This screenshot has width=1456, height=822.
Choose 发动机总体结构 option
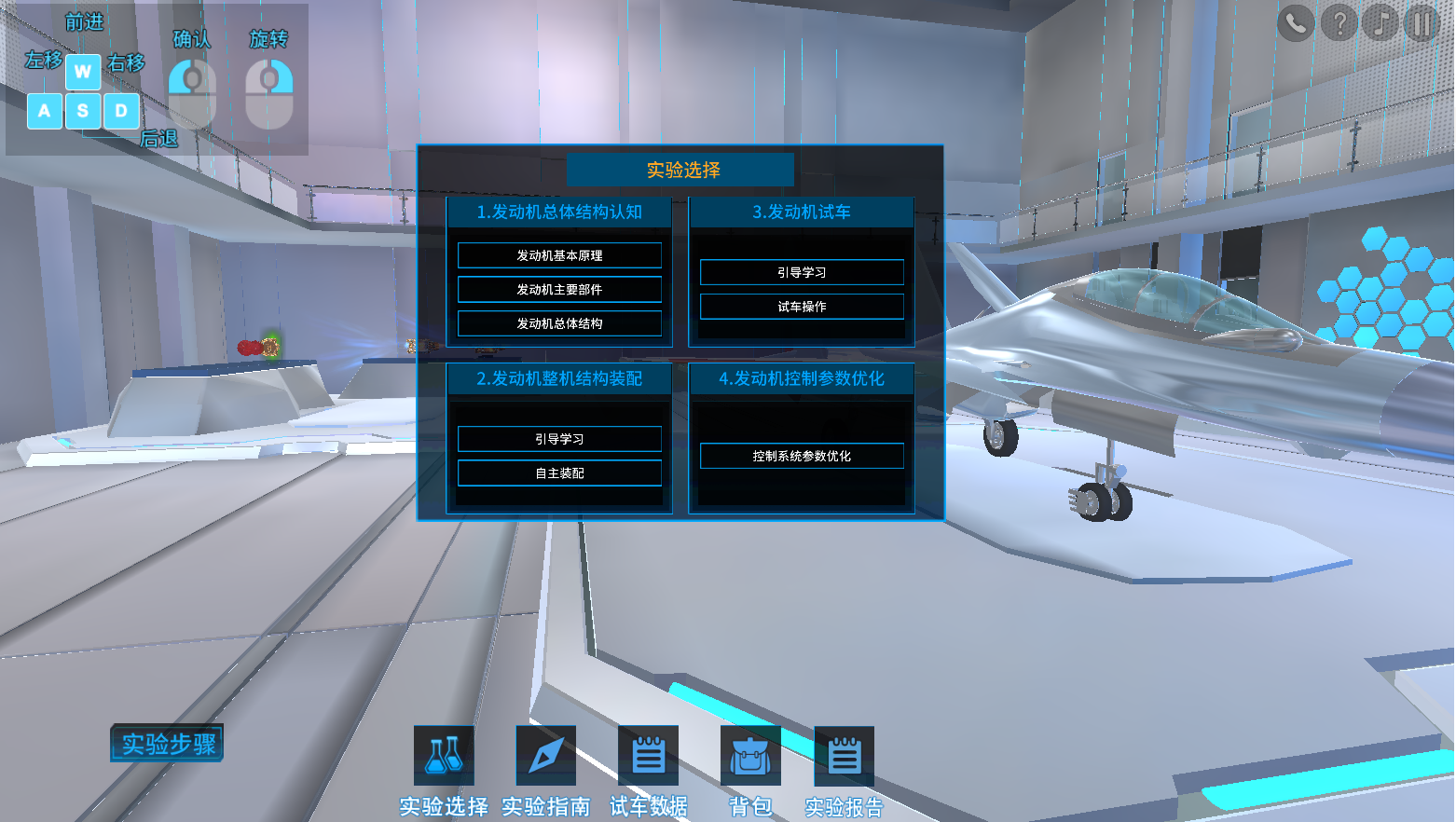click(559, 323)
